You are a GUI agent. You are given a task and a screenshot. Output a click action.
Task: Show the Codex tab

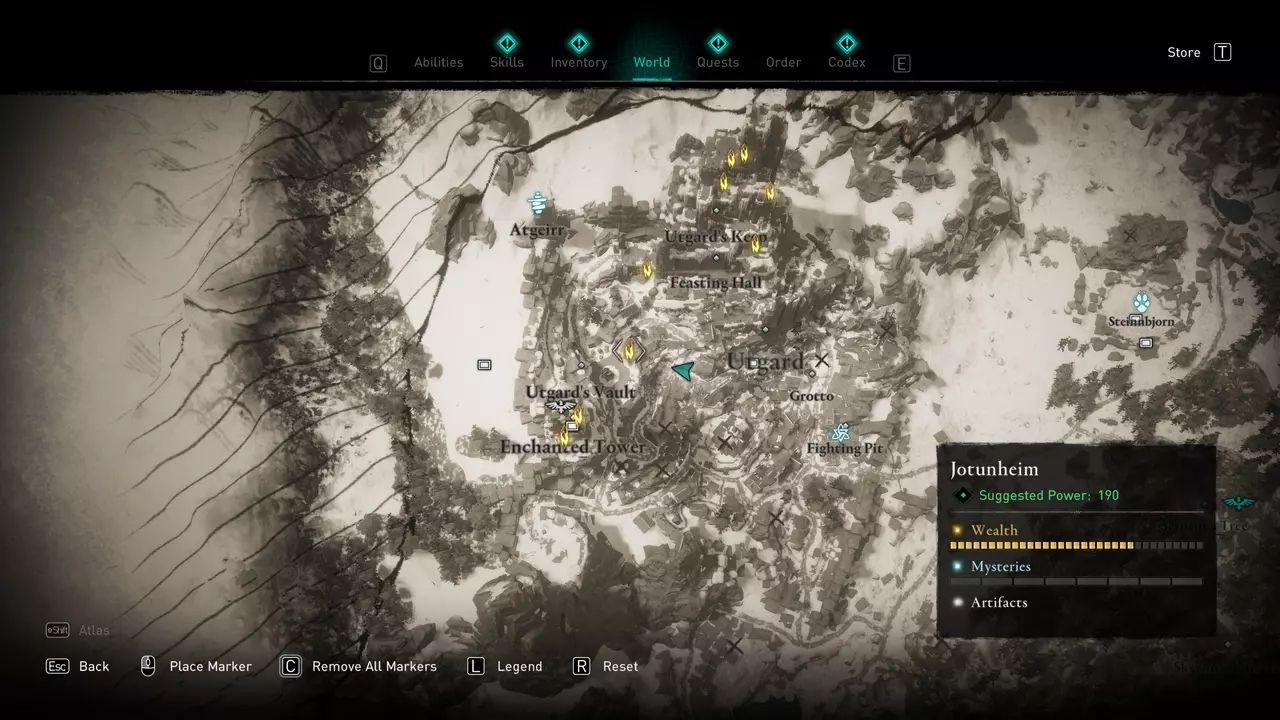coord(846,62)
